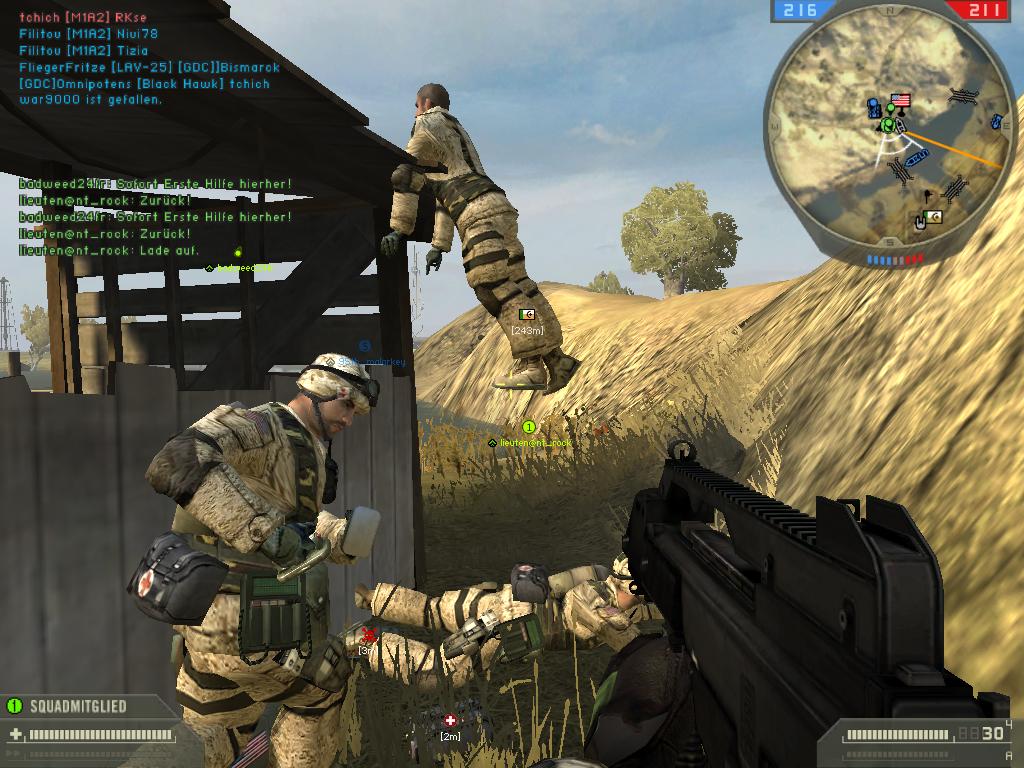Select the US flag marker on minimap

[900, 100]
